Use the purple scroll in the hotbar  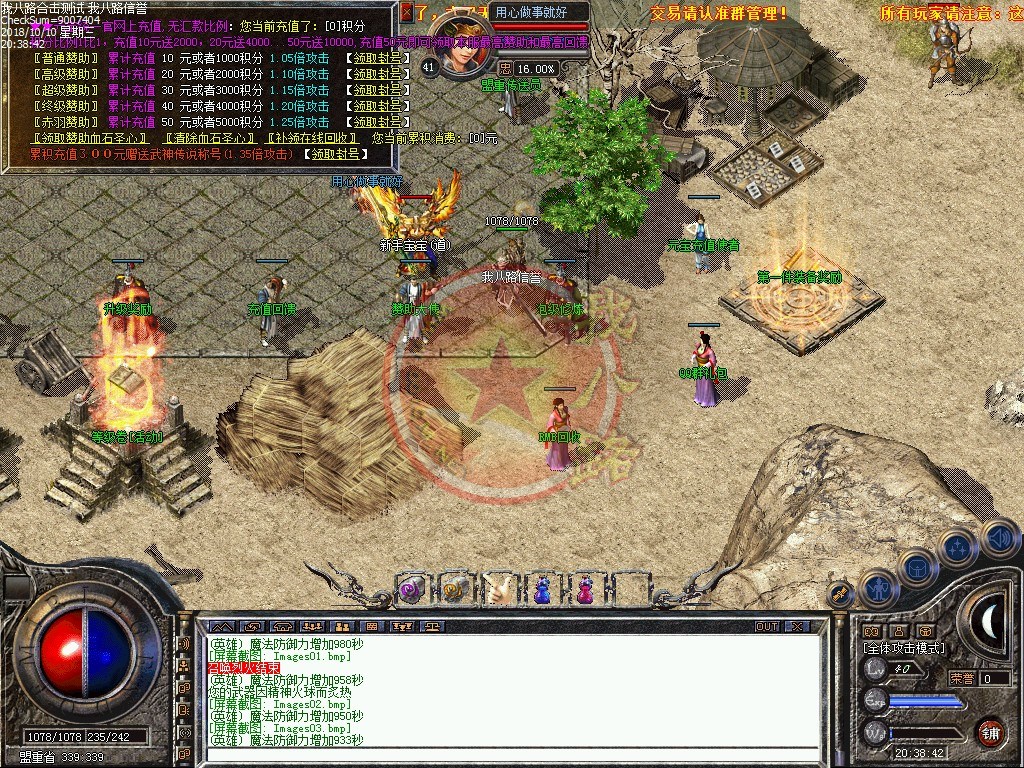[411, 589]
